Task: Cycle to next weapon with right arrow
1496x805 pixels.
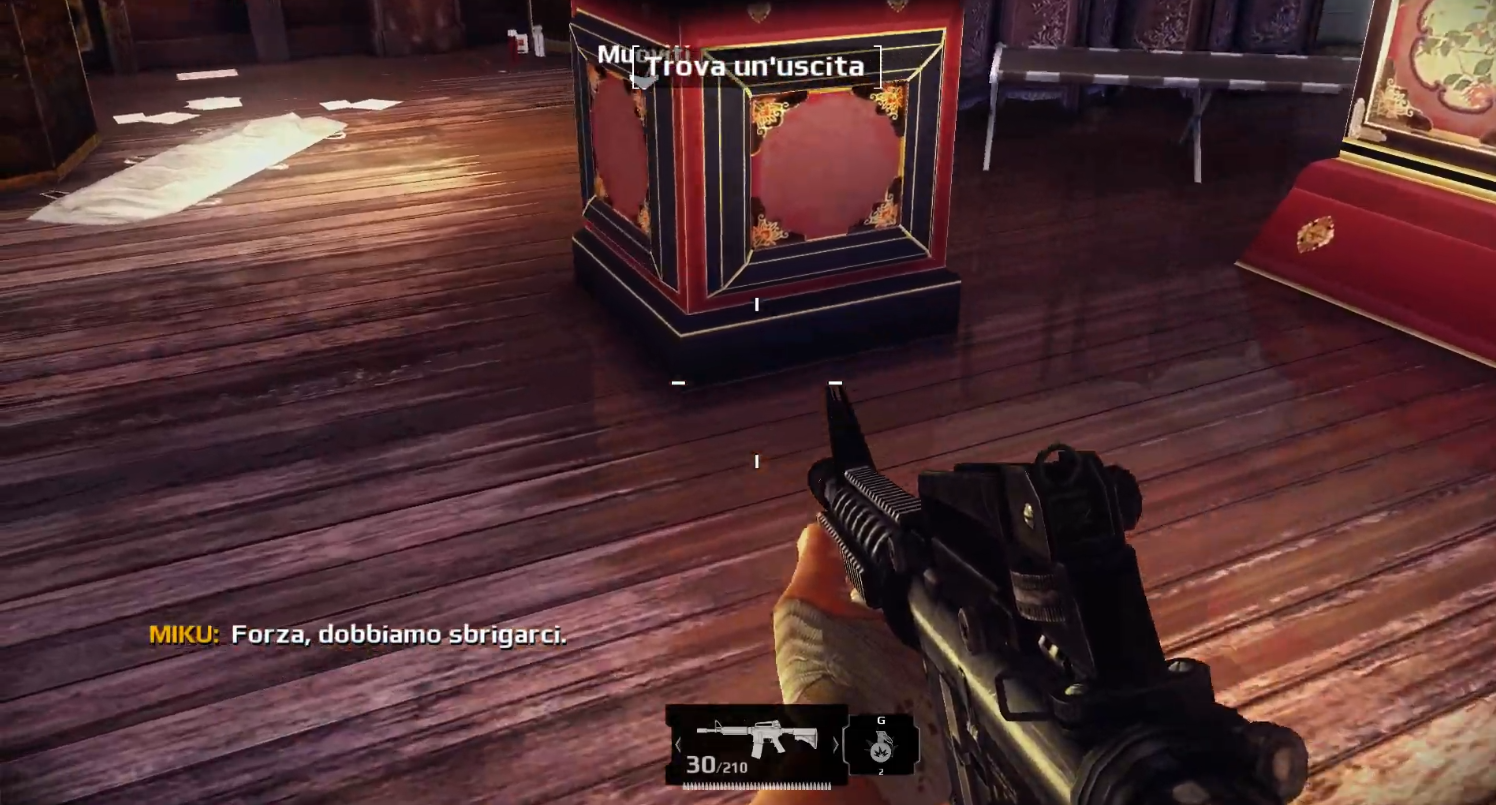Action: [835, 745]
